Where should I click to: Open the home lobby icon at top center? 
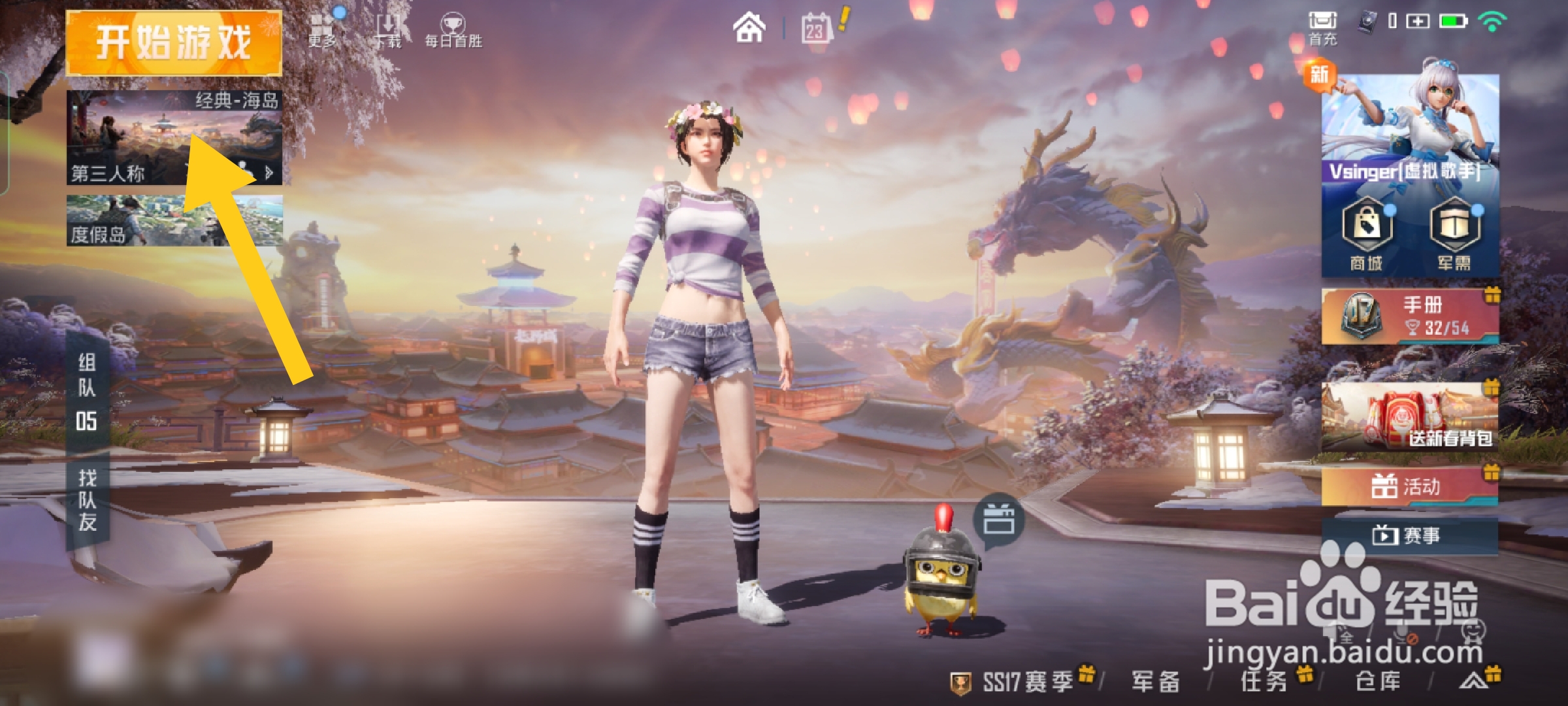point(750,27)
